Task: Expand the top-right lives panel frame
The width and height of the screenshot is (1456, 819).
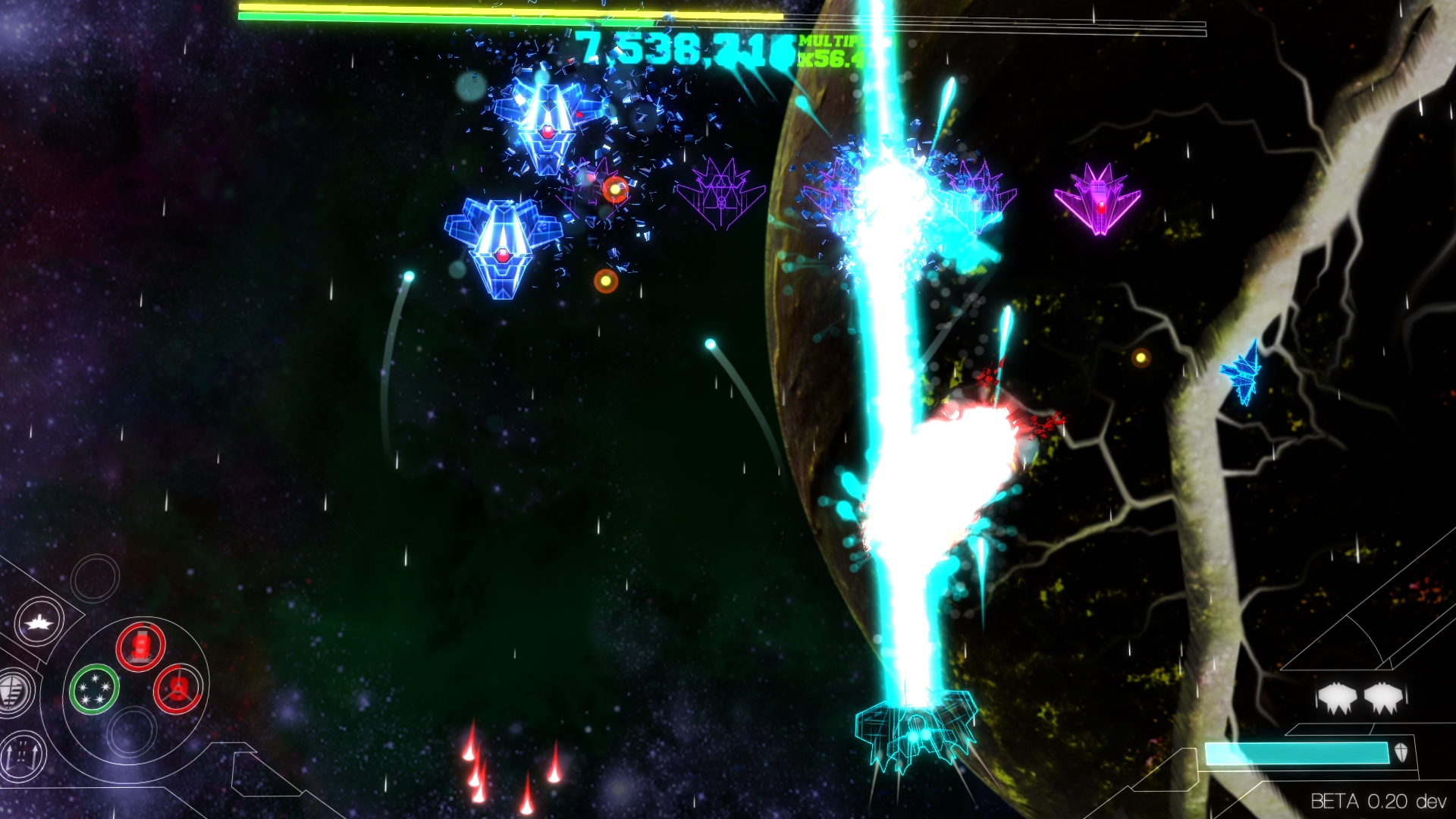Action: point(1357,670)
